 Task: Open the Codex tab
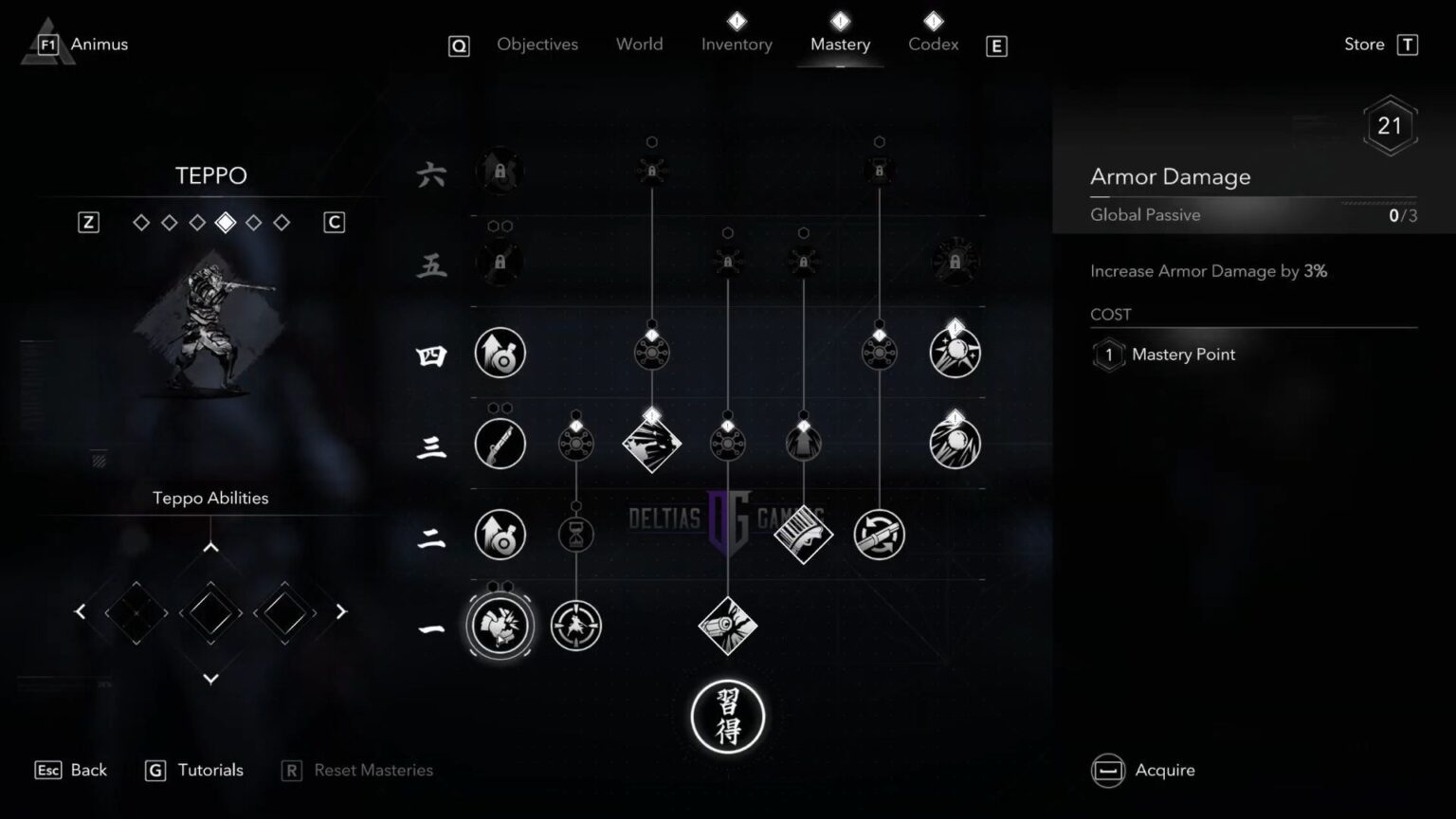(x=933, y=44)
